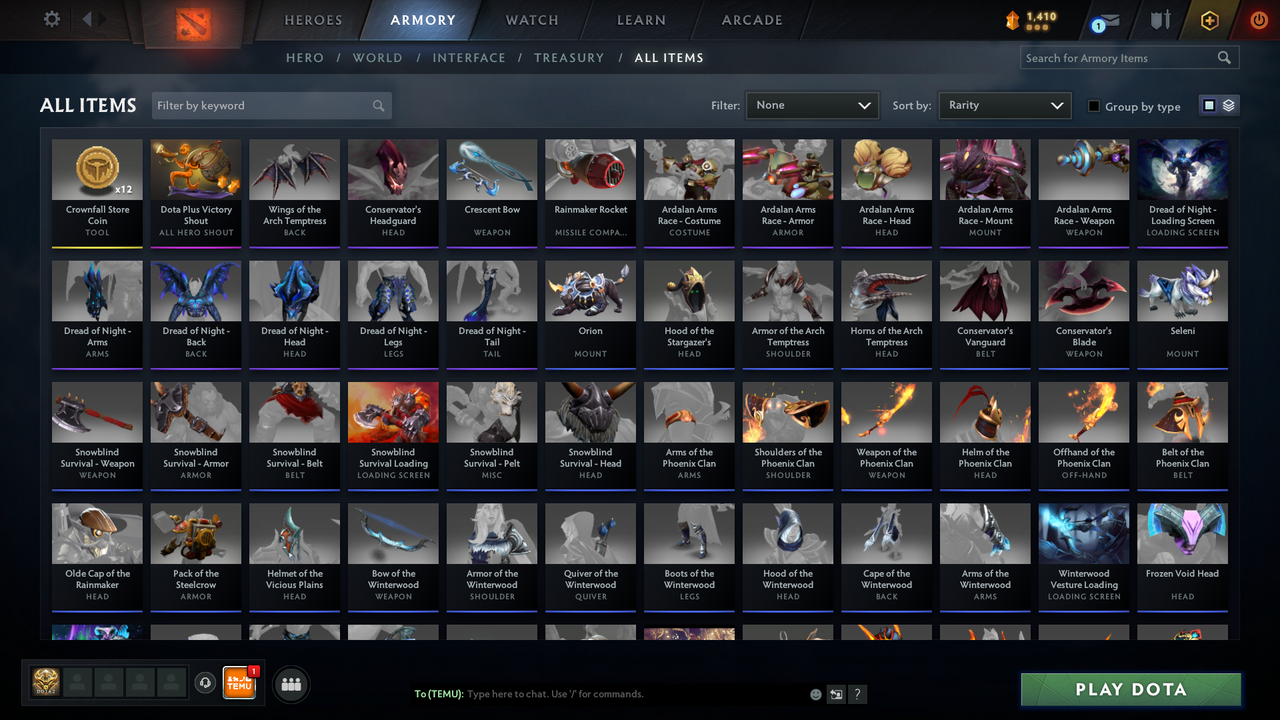
Task: Open the Crownfall Store Coin item
Action: pyautogui.click(x=97, y=193)
